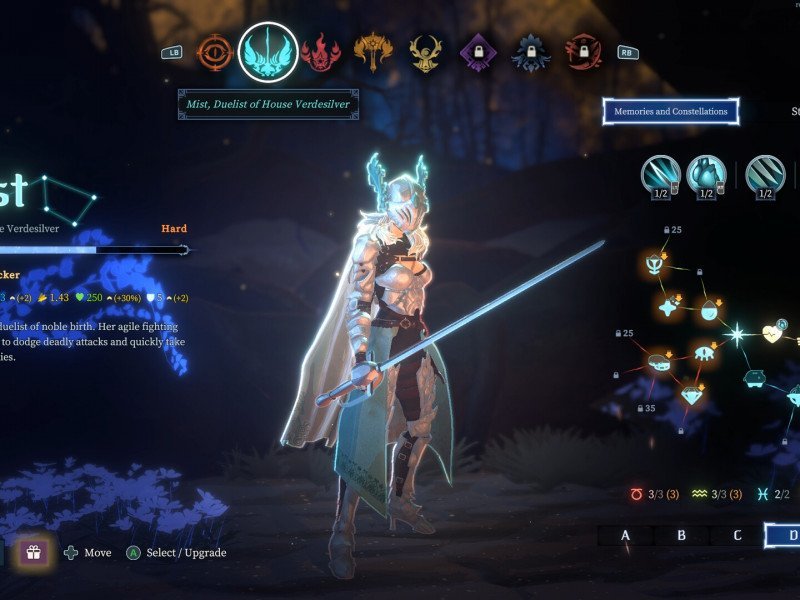The image size is (800, 600).
Task: Select the yellow heartbeat constellation node
Action: [x=773, y=334]
